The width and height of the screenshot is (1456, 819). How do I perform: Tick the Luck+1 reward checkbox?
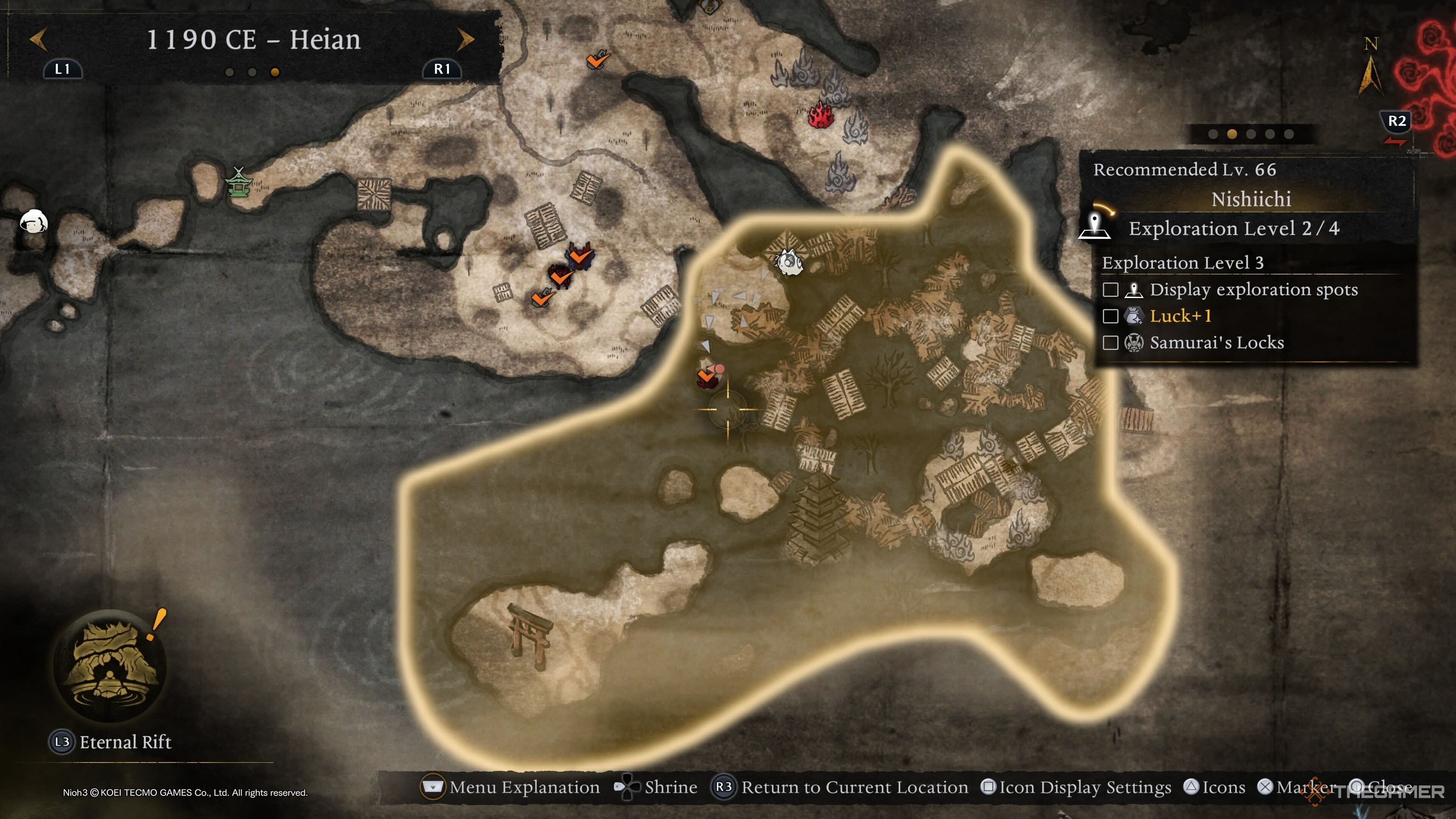point(1110,316)
